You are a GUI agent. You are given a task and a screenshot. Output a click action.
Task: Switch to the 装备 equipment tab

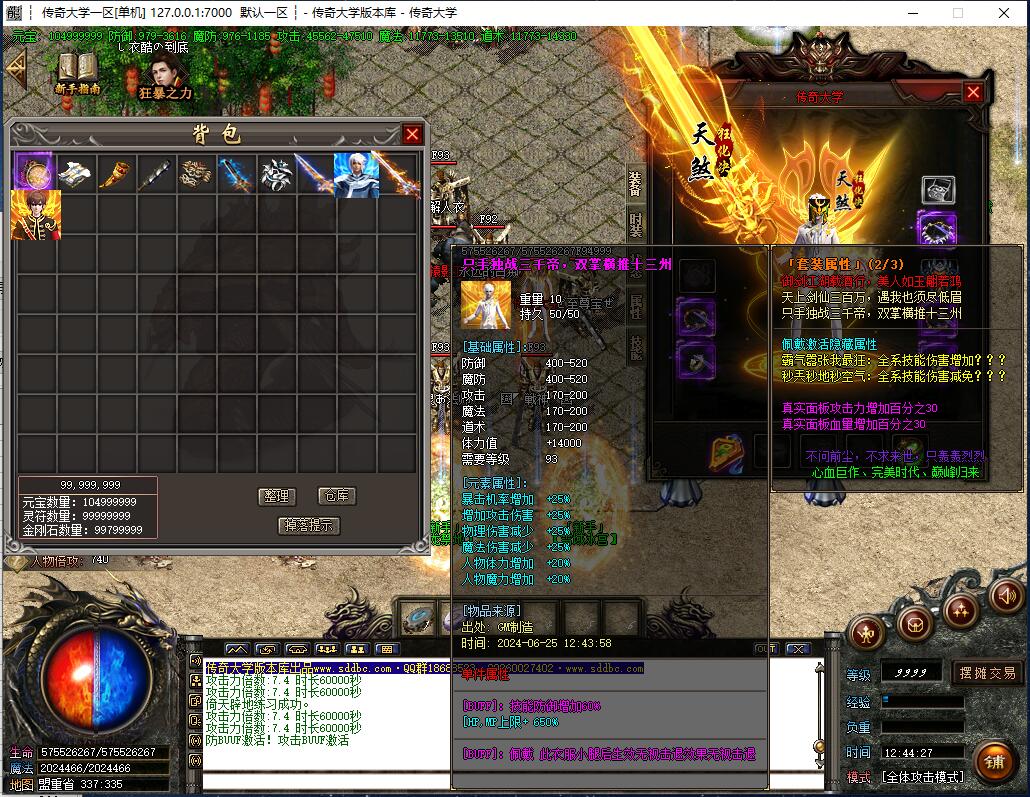point(636,184)
